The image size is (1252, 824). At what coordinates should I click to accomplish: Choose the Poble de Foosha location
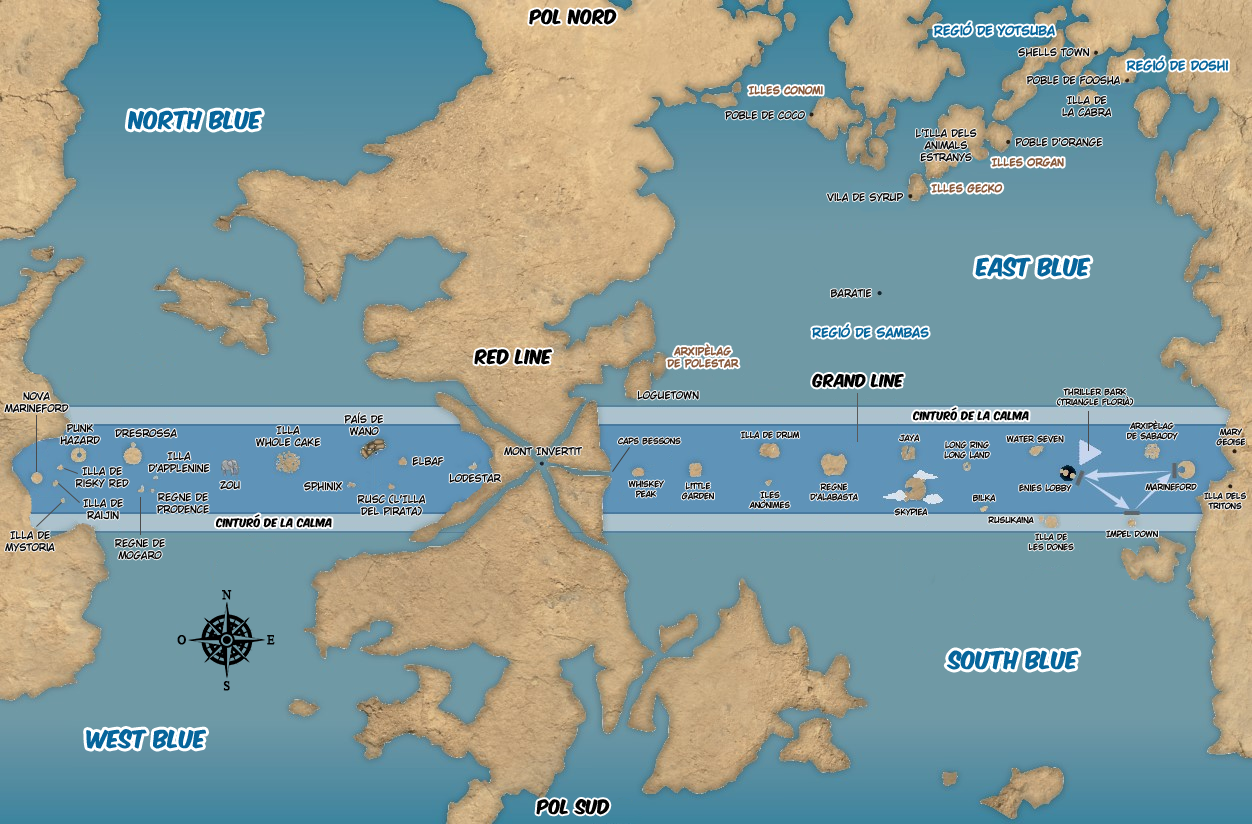tap(1127, 80)
